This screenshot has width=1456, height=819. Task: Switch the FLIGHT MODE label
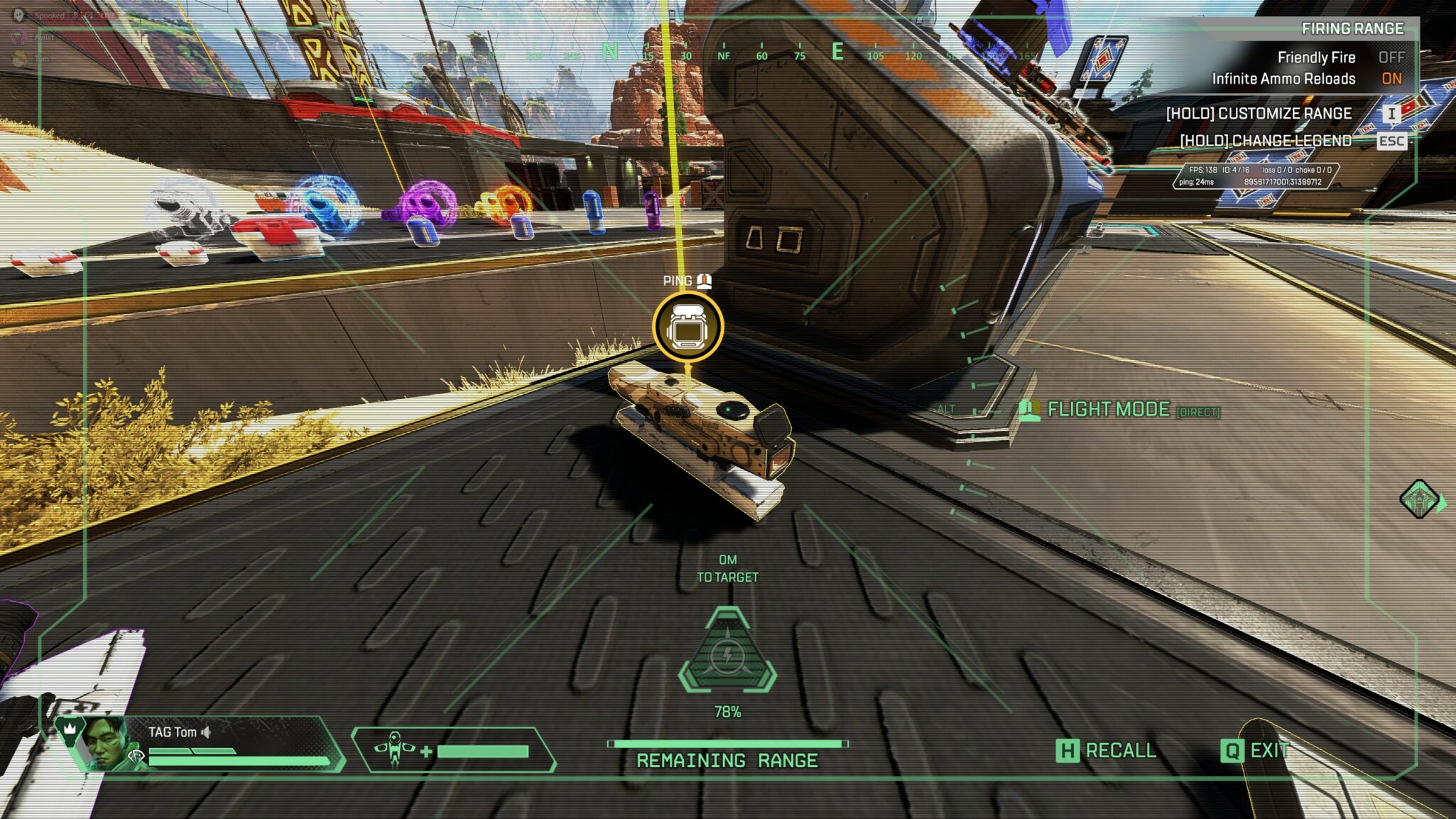(x=1108, y=410)
